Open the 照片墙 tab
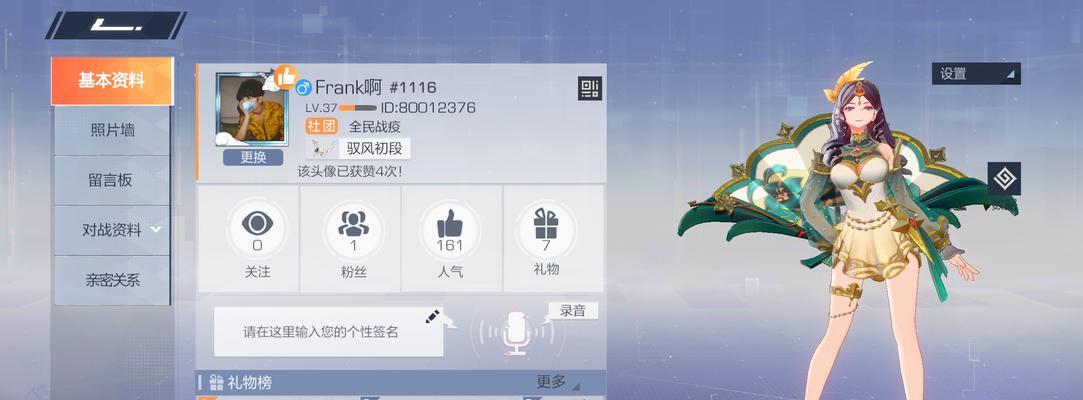Screen dimensions: 1083x400 click(112, 130)
